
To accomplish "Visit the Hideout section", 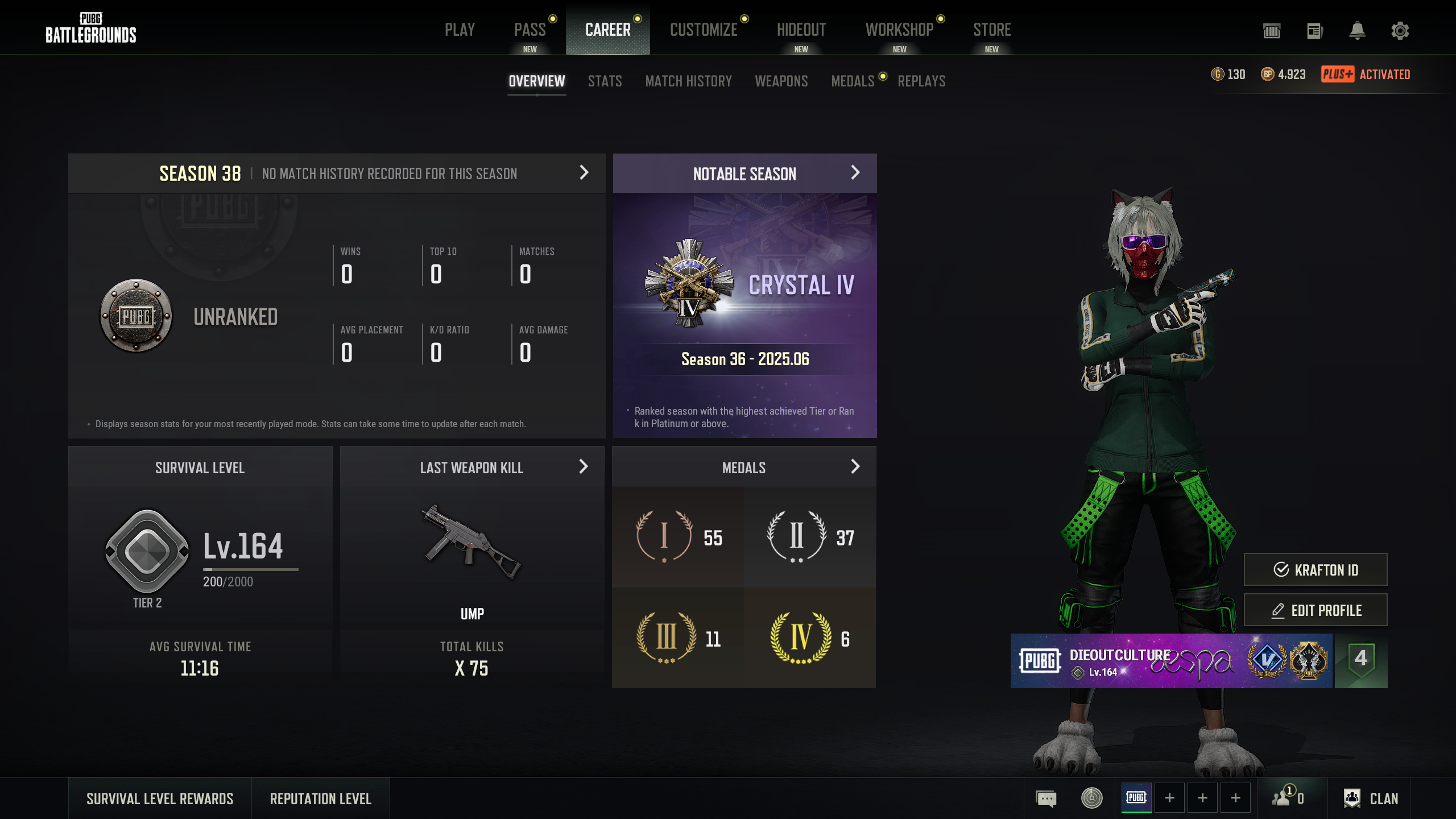I will coord(801,30).
